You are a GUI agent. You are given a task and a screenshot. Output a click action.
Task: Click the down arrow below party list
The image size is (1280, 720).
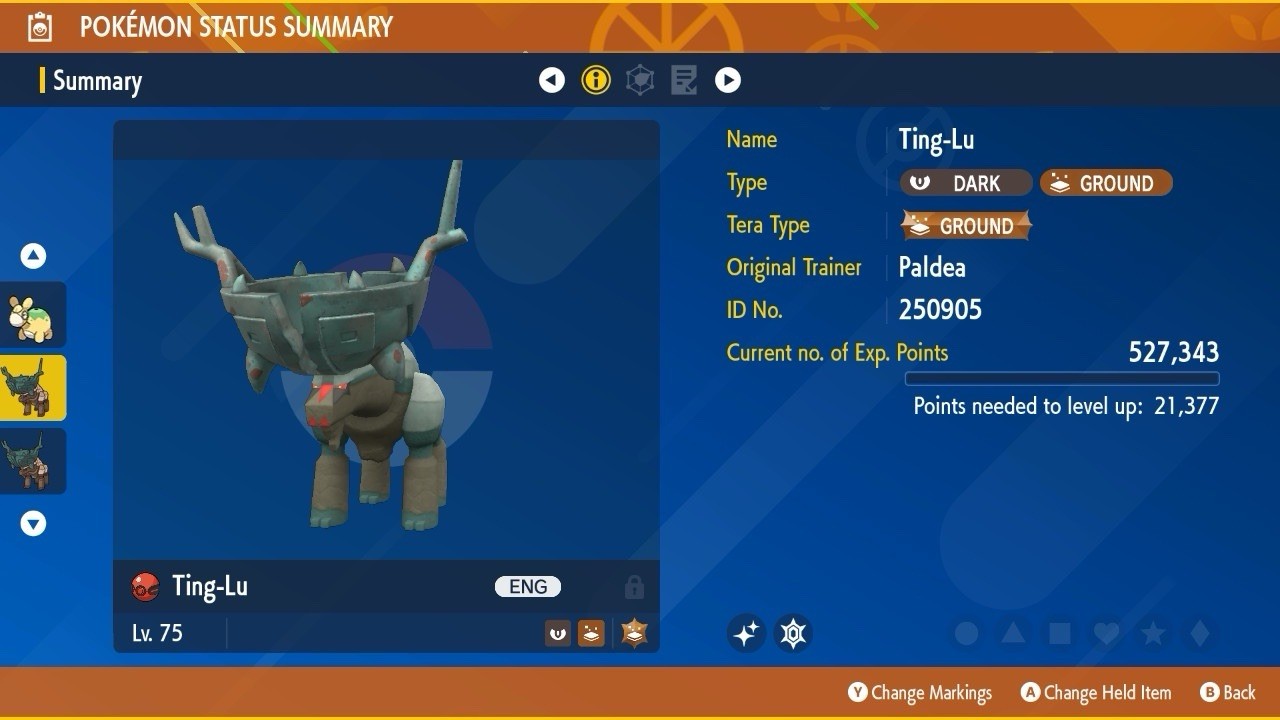click(33, 523)
